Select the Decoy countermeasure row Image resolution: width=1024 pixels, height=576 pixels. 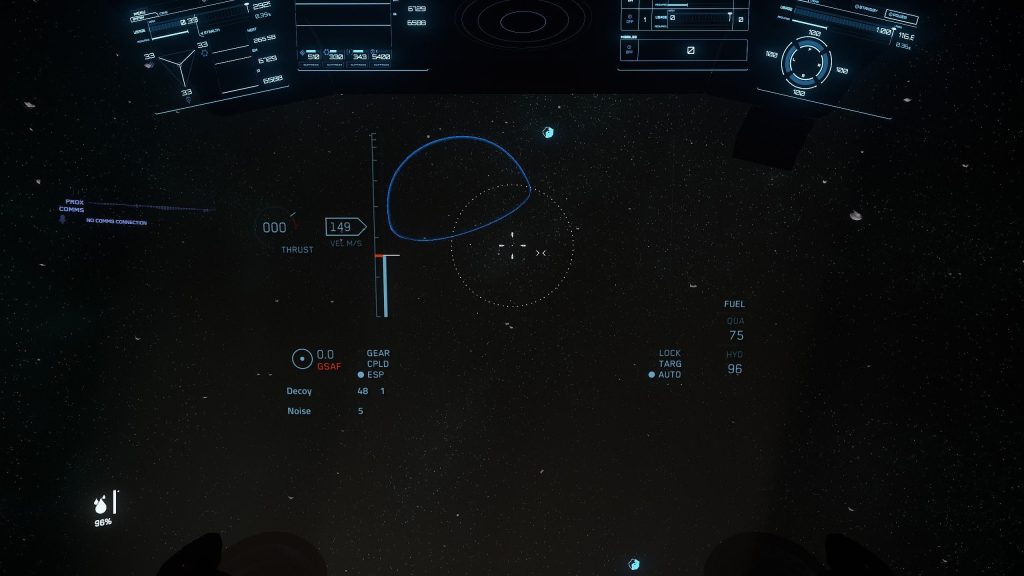pos(300,391)
